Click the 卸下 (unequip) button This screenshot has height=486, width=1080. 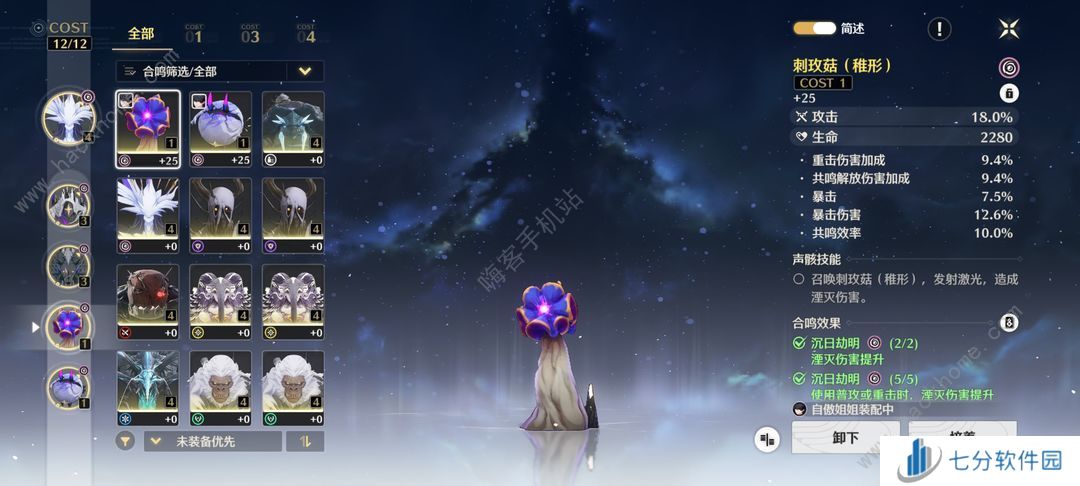(x=845, y=438)
